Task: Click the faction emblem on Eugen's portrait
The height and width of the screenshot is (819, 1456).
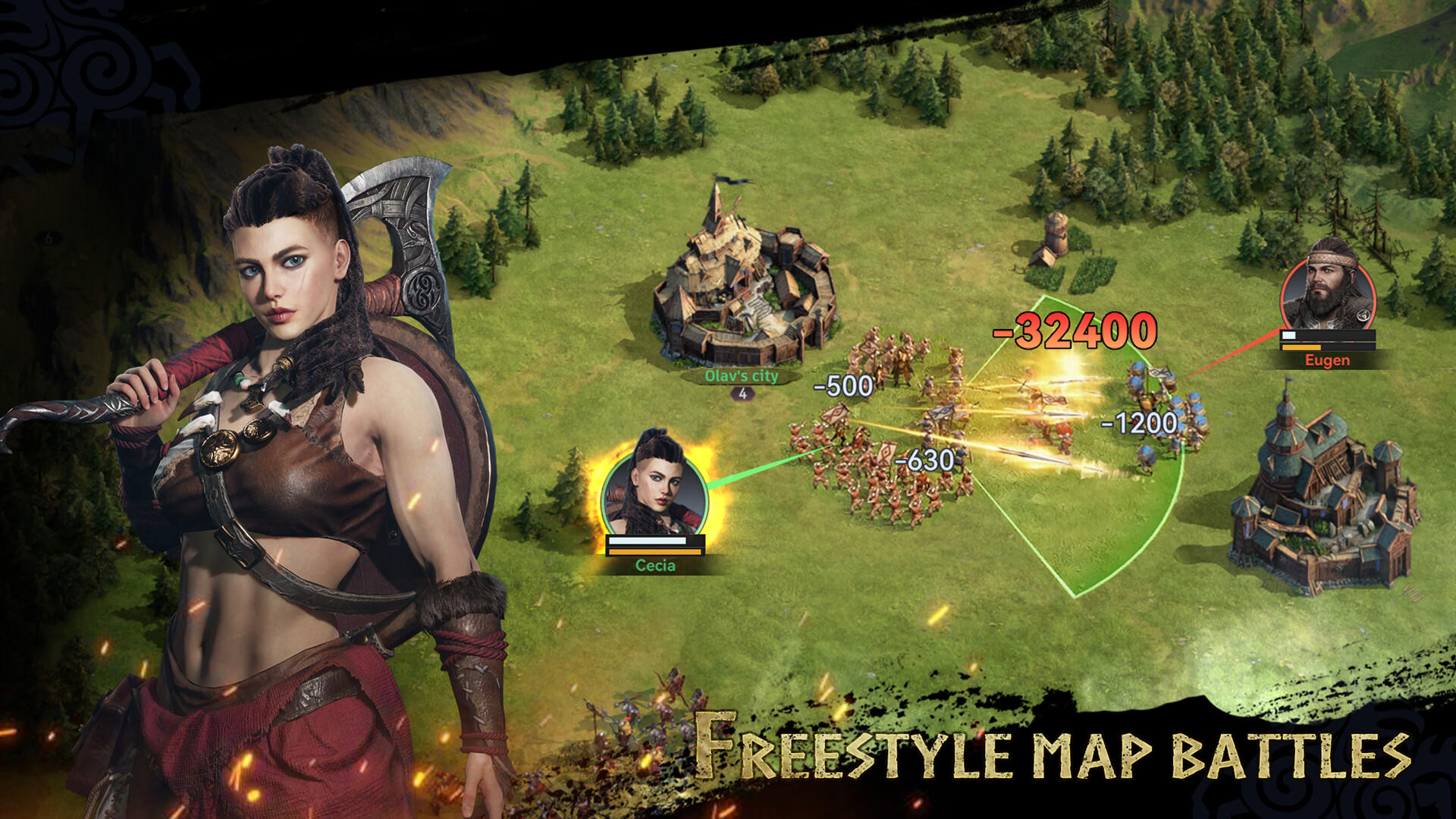Action: [1363, 315]
